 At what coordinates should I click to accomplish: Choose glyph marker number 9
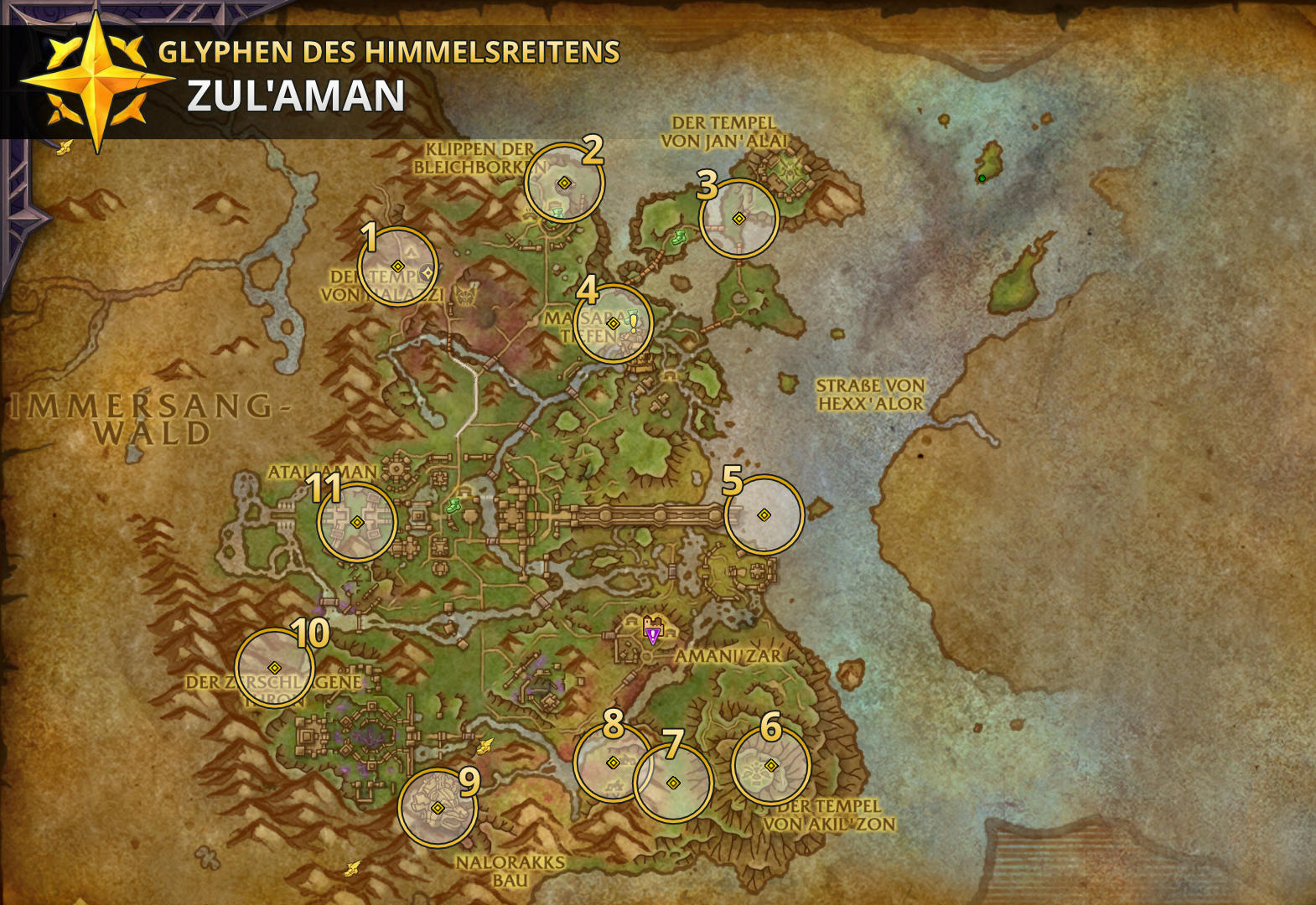tap(437, 807)
